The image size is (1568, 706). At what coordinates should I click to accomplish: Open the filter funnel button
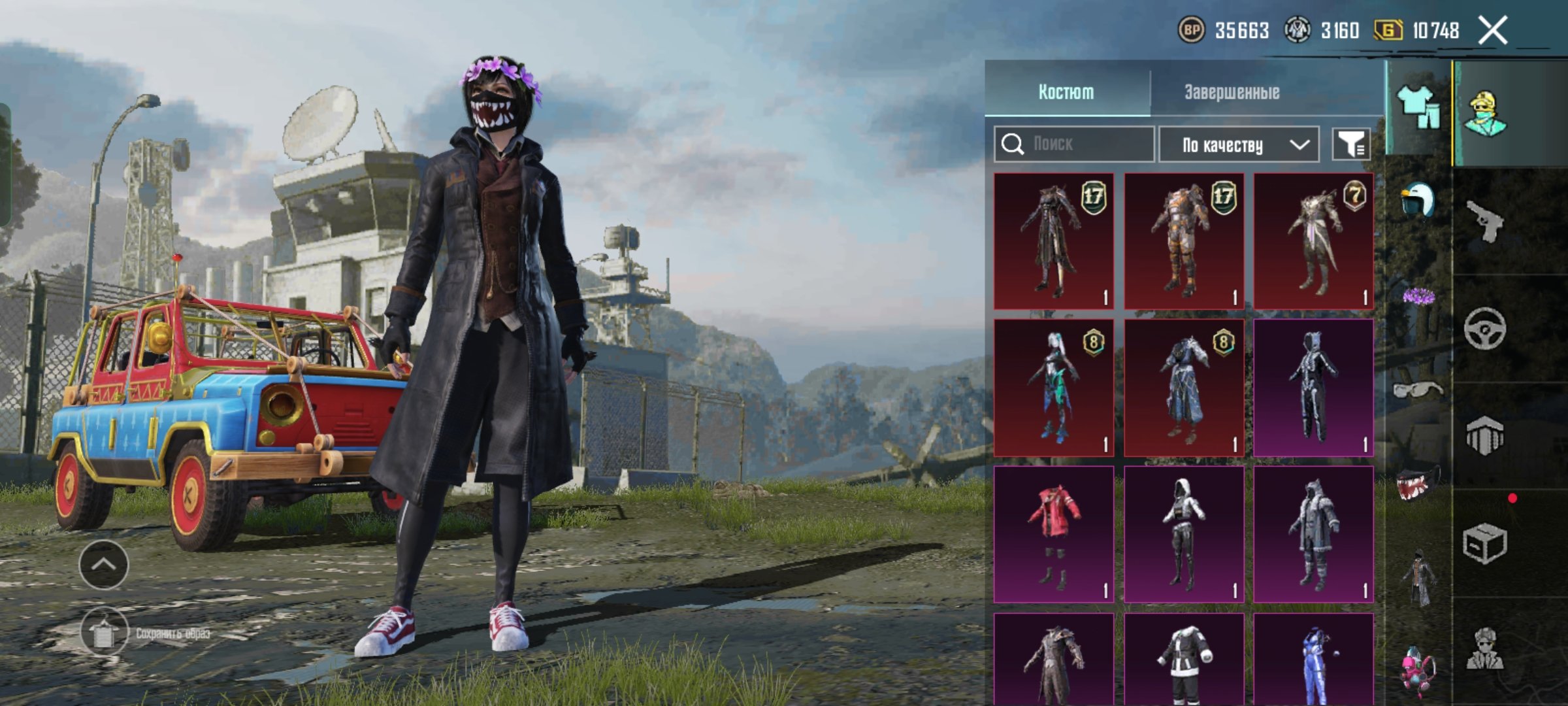tap(1351, 144)
